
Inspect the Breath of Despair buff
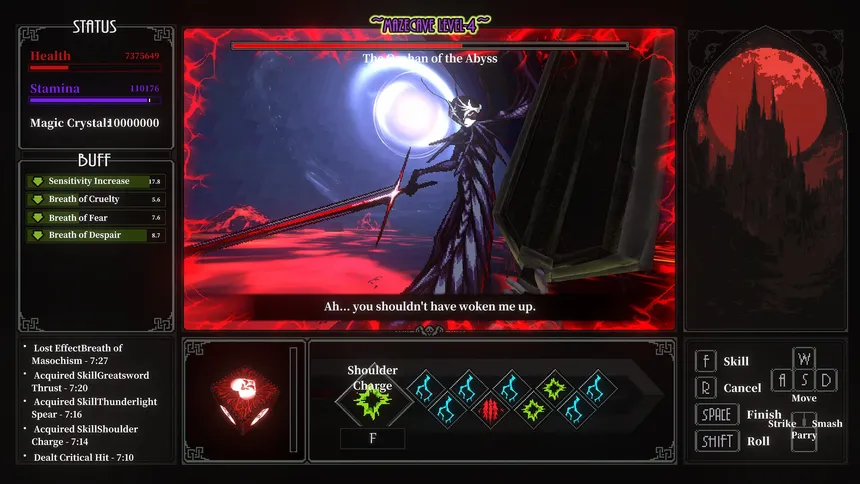tap(95, 235)
